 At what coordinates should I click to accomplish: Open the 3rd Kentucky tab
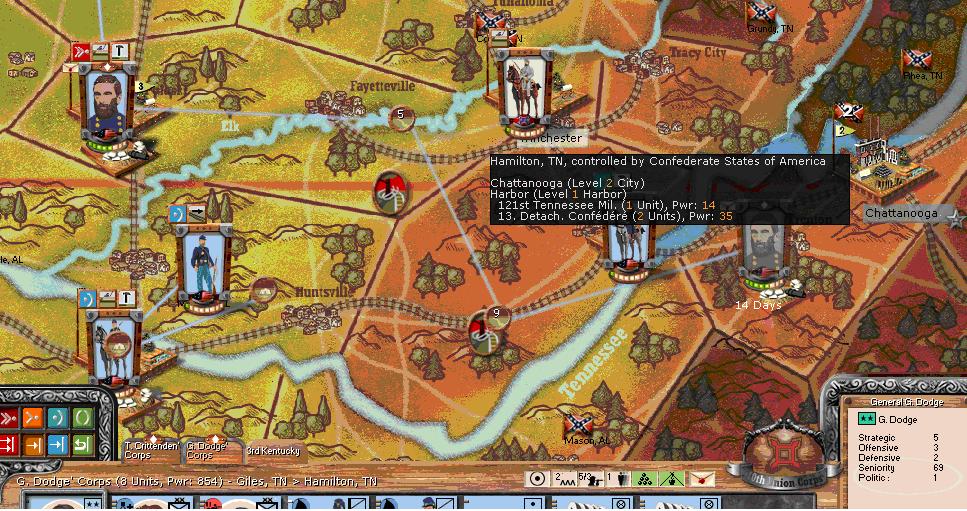[273, 451]
